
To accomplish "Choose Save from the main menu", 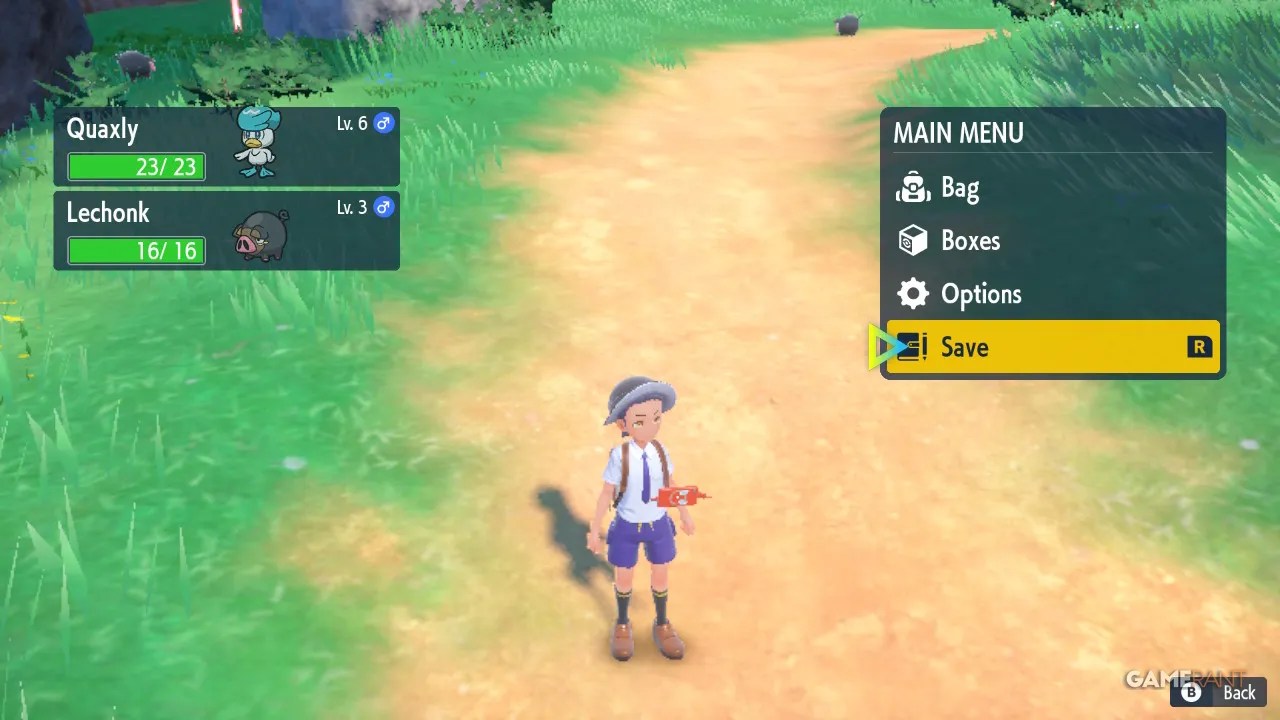I will pos(964,347).
